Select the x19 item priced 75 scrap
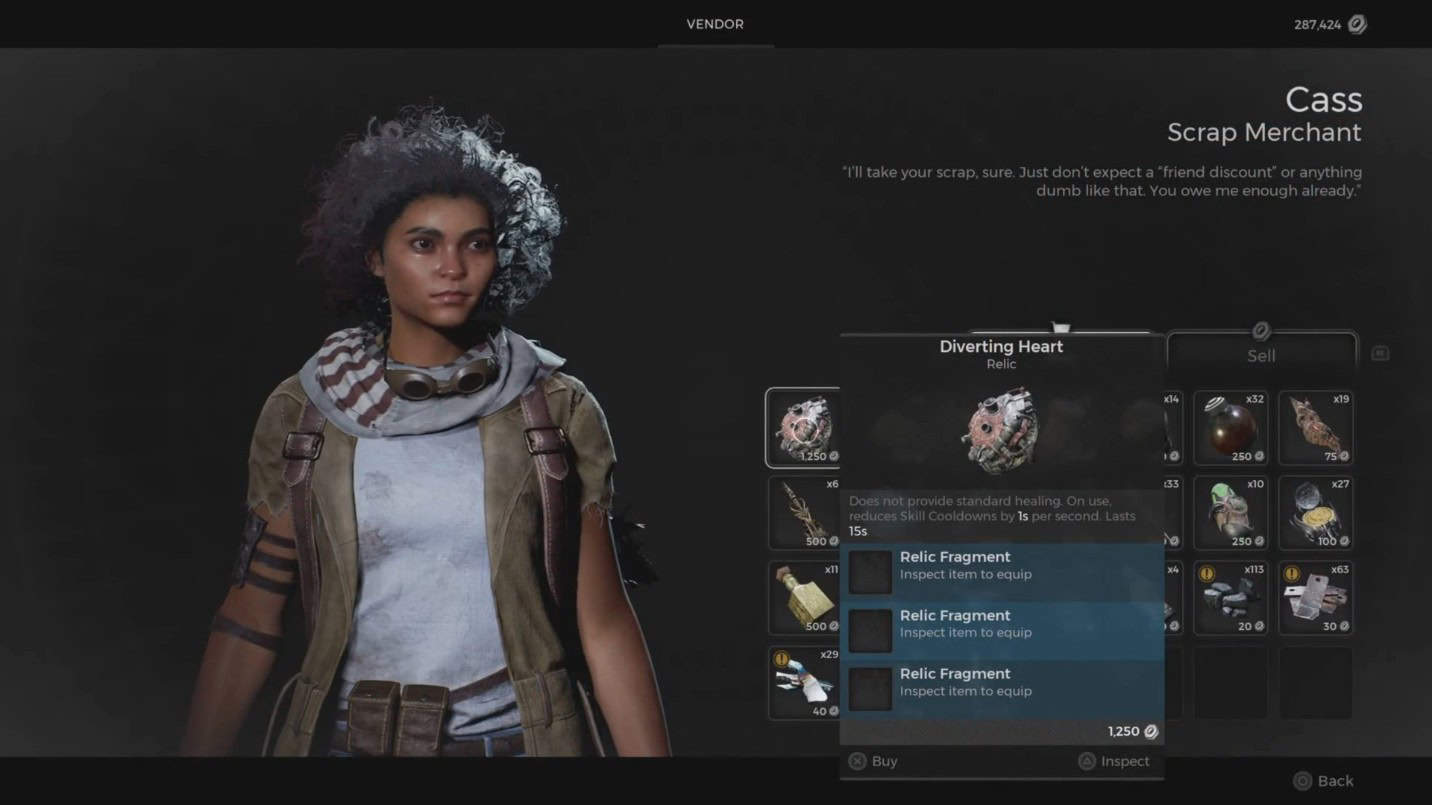The image size is (1432, 805). (1315, 428)
